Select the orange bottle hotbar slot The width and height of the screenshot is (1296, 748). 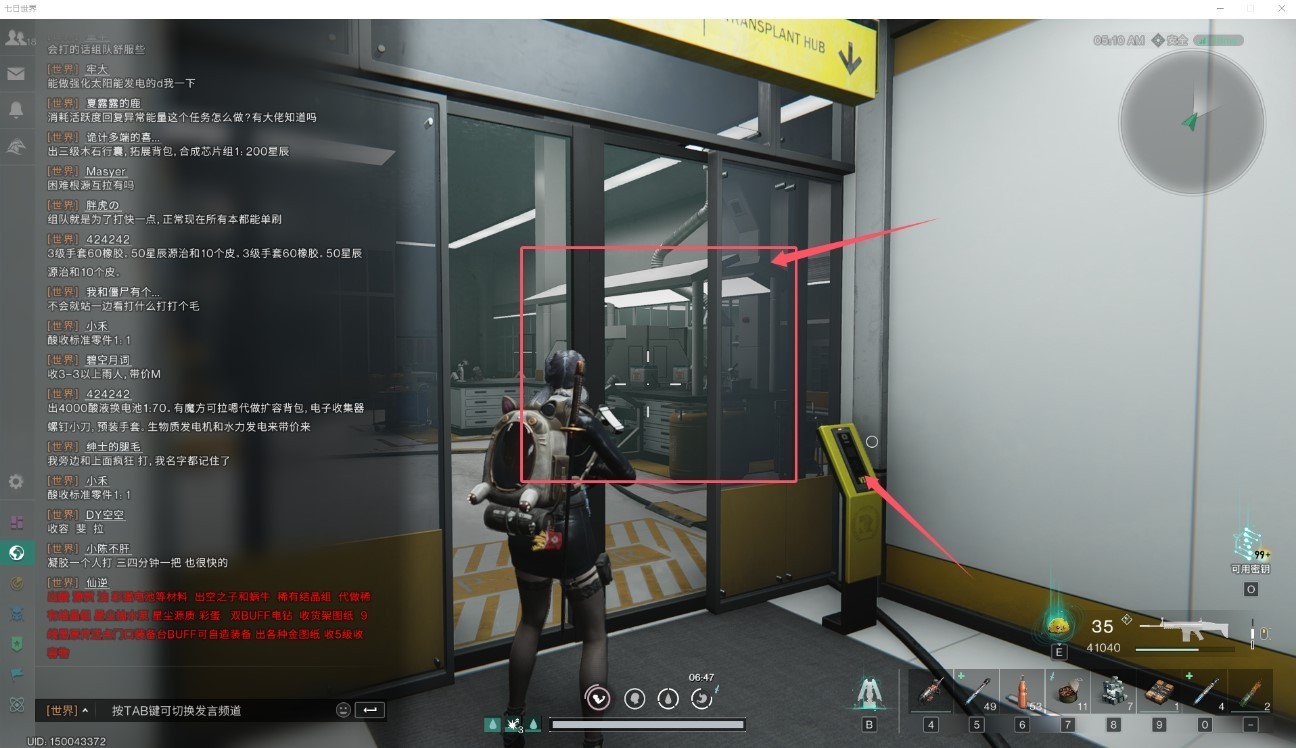1022,692
